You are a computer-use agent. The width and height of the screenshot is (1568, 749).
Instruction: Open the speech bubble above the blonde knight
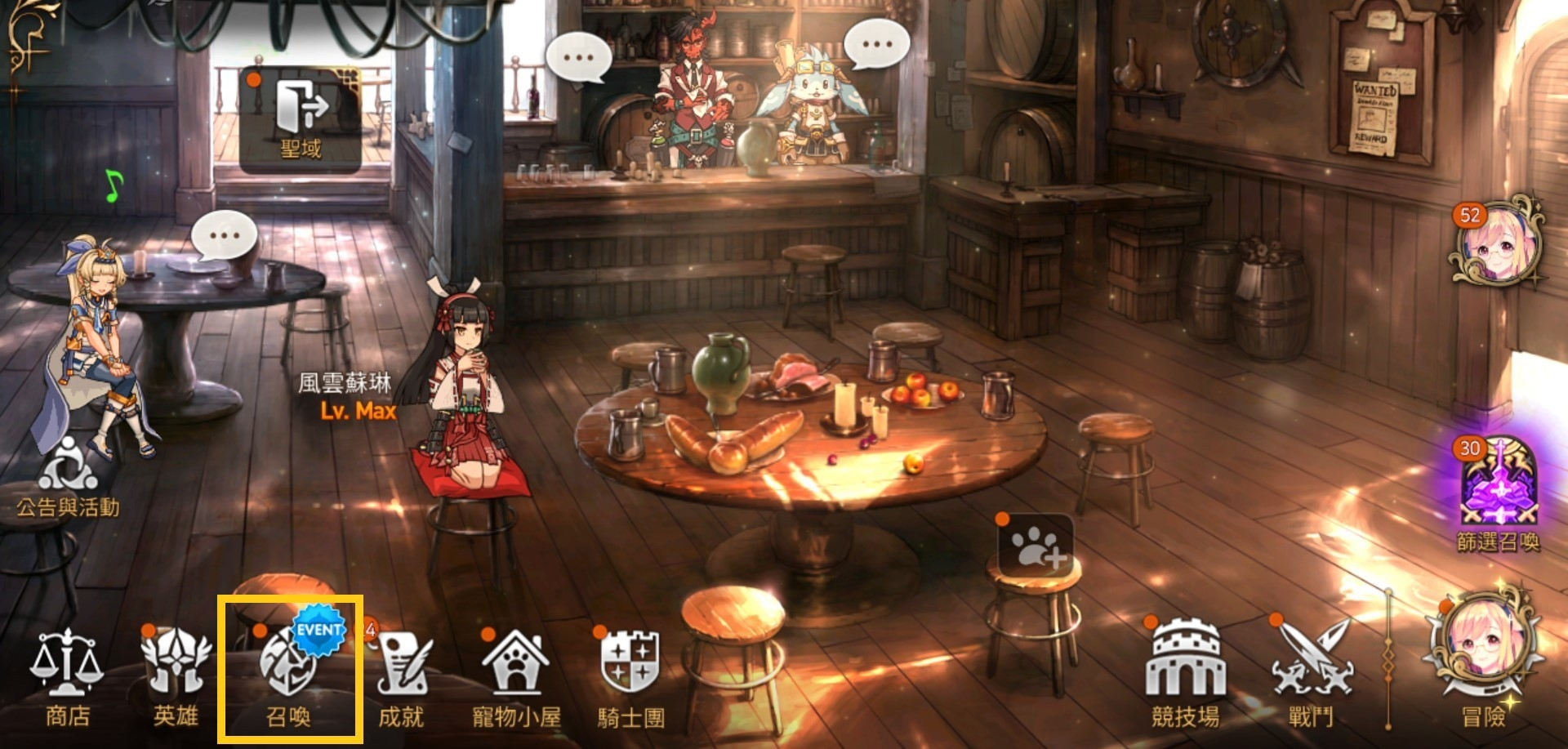[x=224, y=235]
